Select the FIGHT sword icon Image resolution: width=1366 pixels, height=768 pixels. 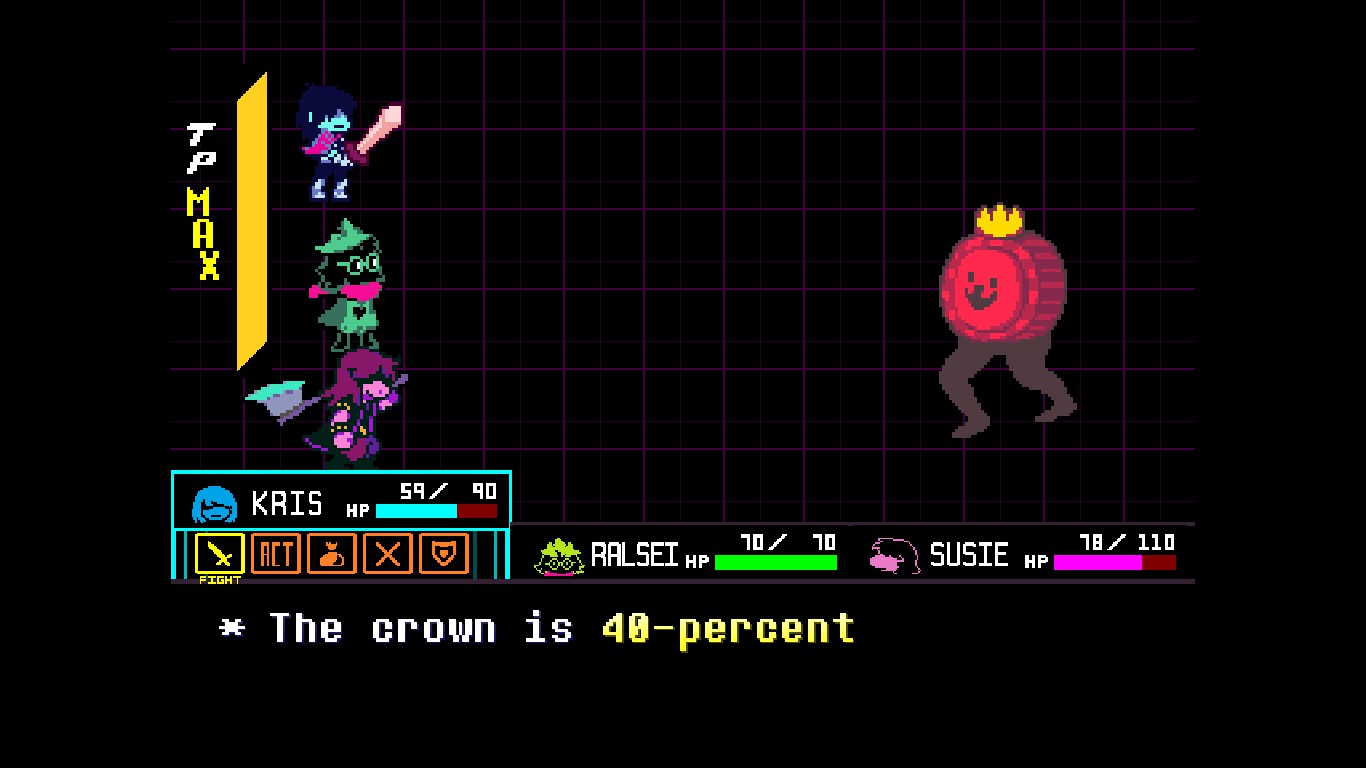(x=219, y=554)
